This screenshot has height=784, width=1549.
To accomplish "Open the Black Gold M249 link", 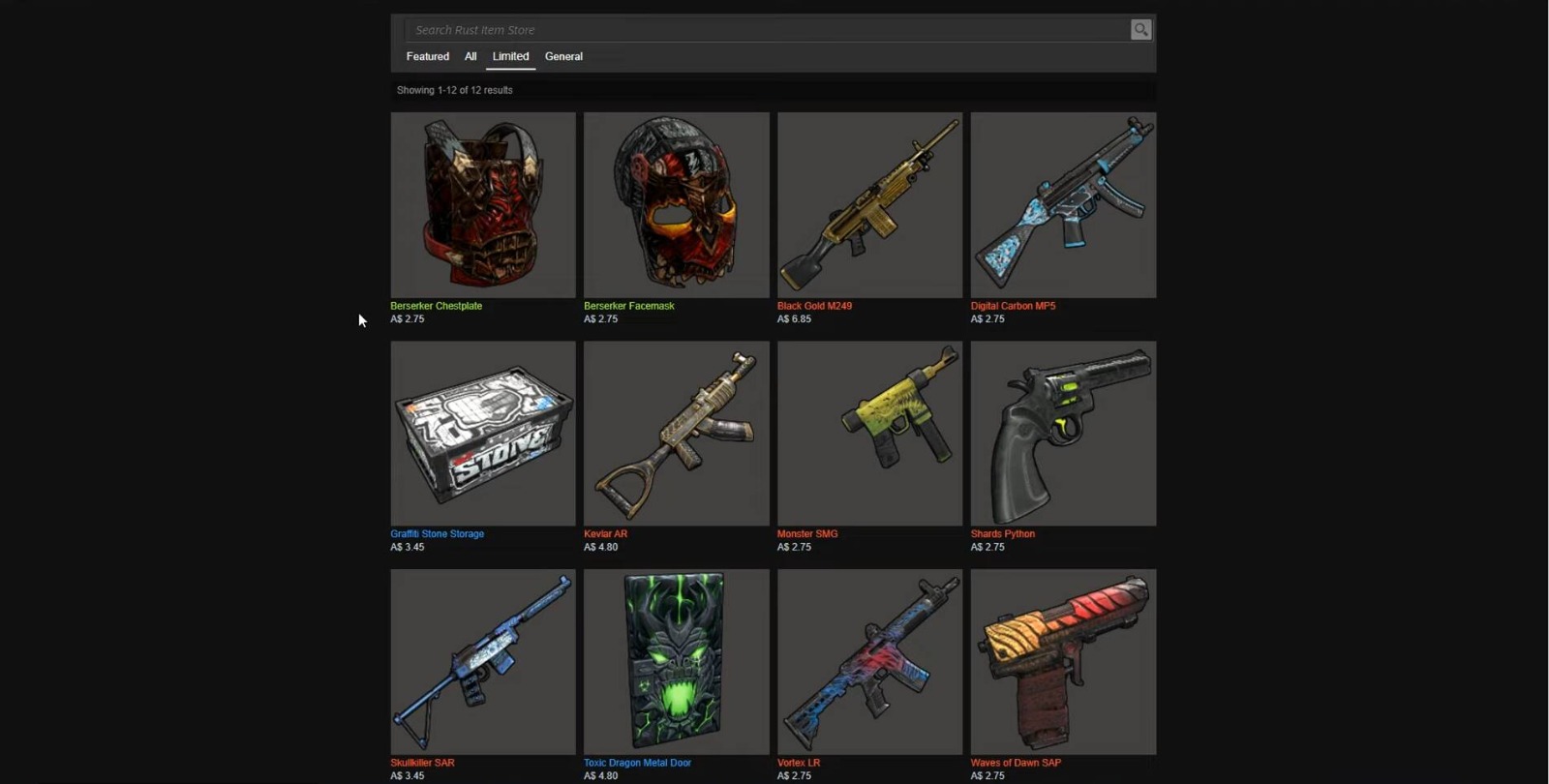I will (813, 305).
